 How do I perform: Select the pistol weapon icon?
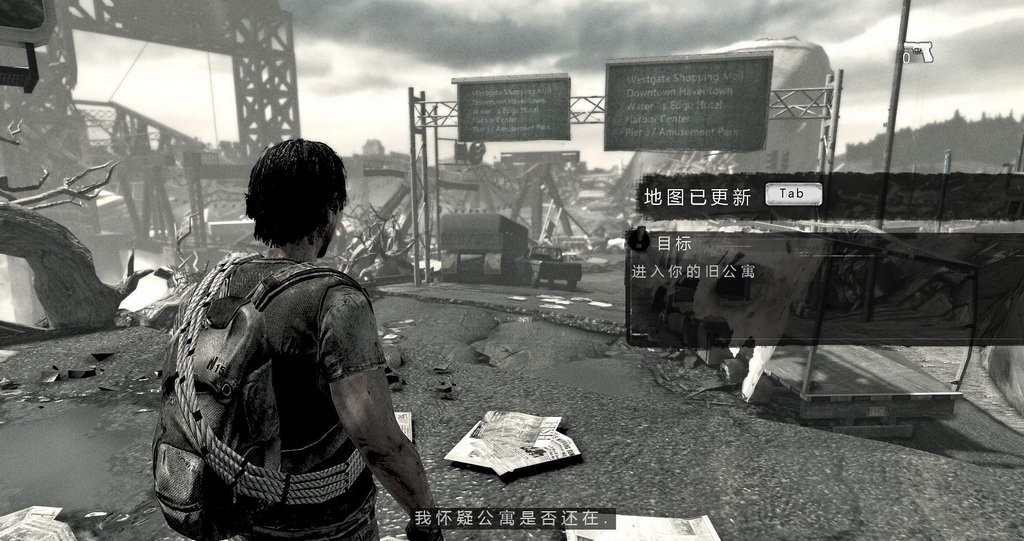[917, 52]
